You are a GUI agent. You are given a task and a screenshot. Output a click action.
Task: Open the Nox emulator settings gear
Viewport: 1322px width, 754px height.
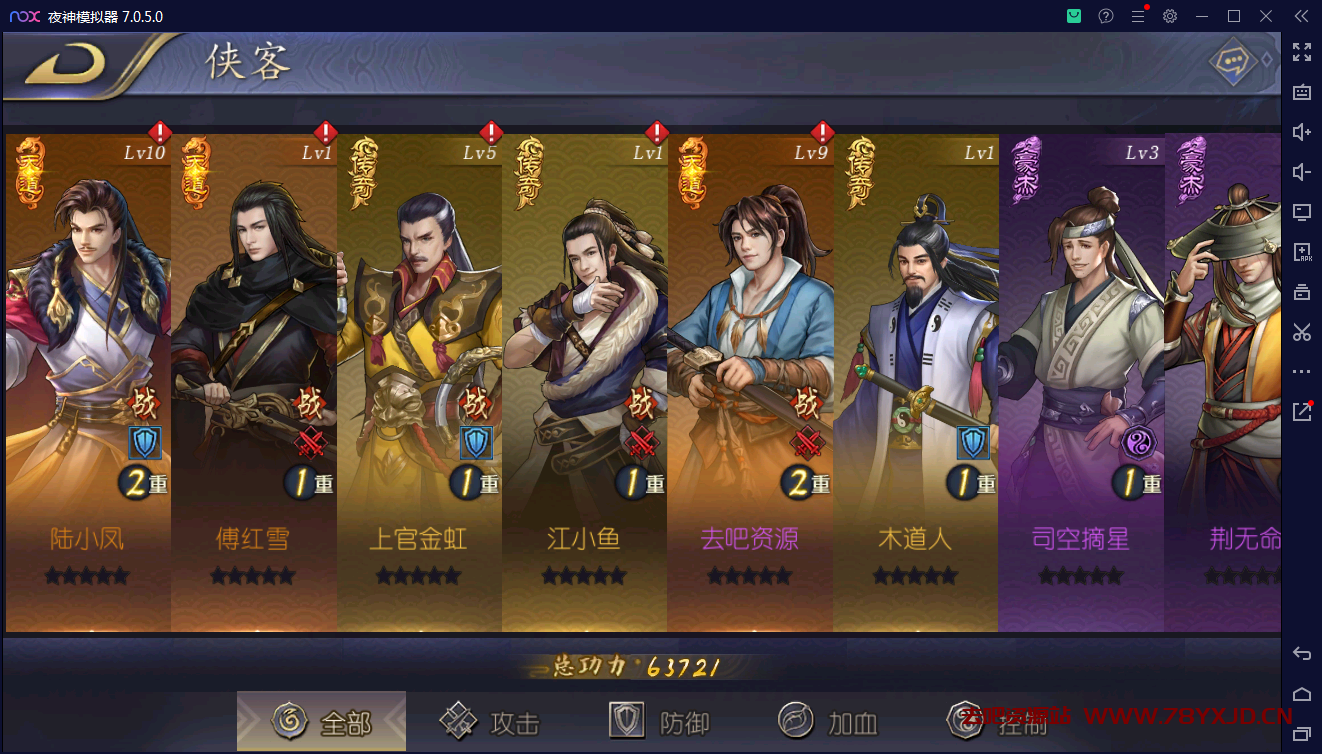coord(1170,16)
